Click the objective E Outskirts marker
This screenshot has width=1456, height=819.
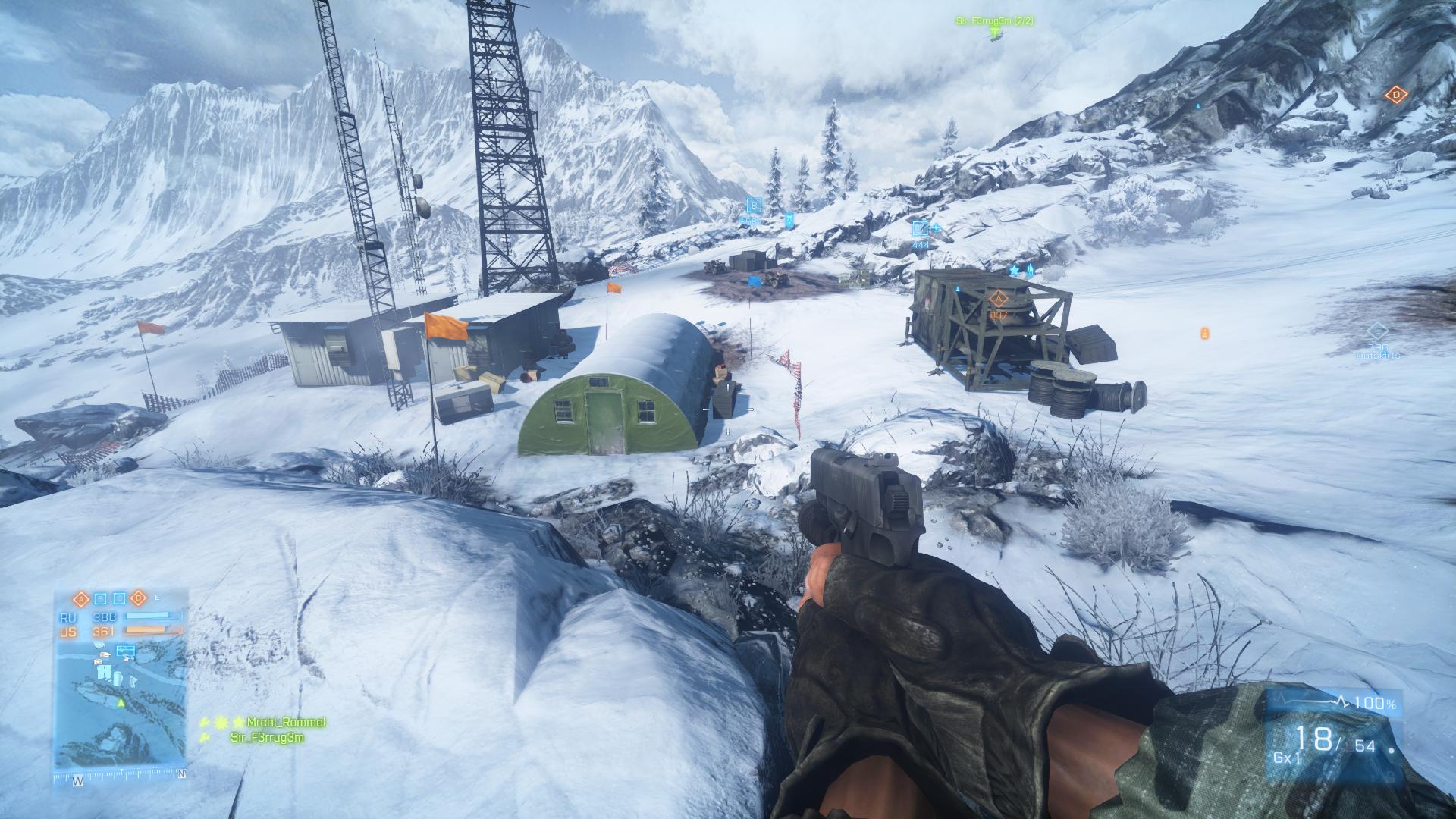click(1377, 331)
